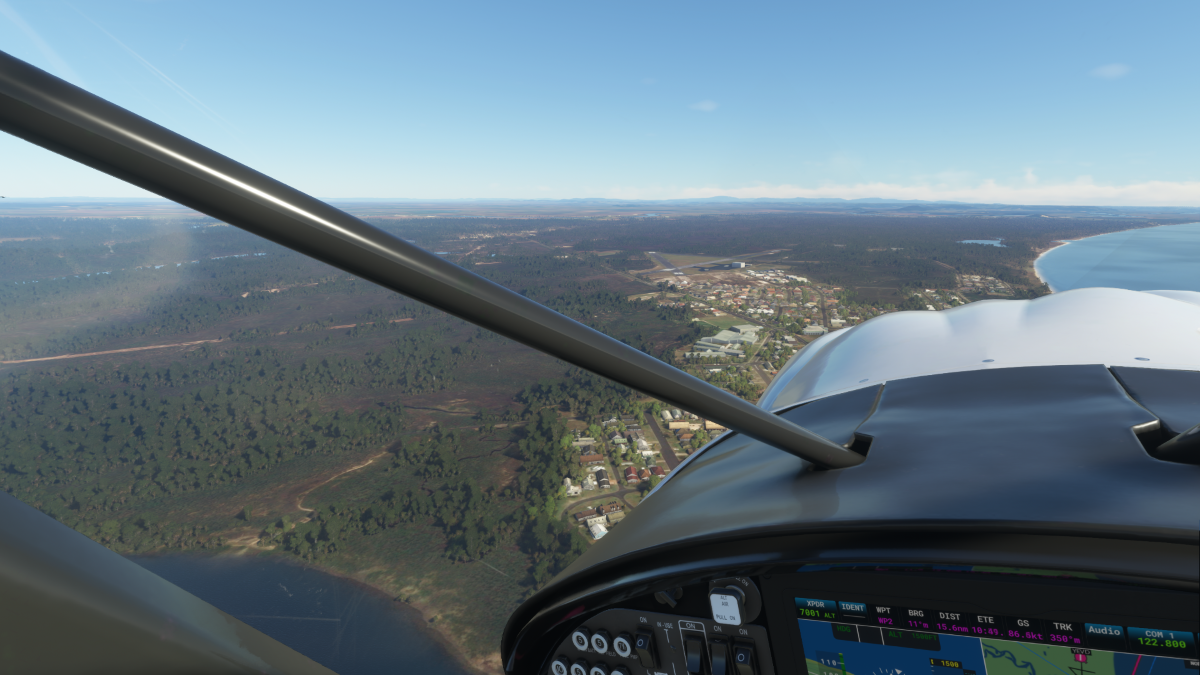The height and width of the screenshot is (675, 1200).
Task: Tap the IDENT transponder button
Action: click(x=852, y=608)
